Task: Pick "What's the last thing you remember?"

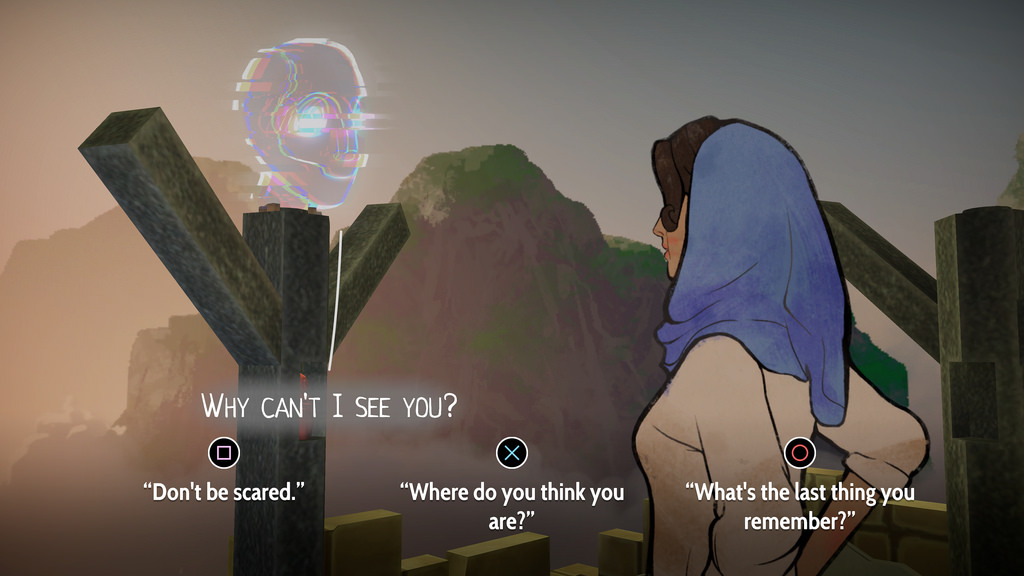Action: point(799,505)
